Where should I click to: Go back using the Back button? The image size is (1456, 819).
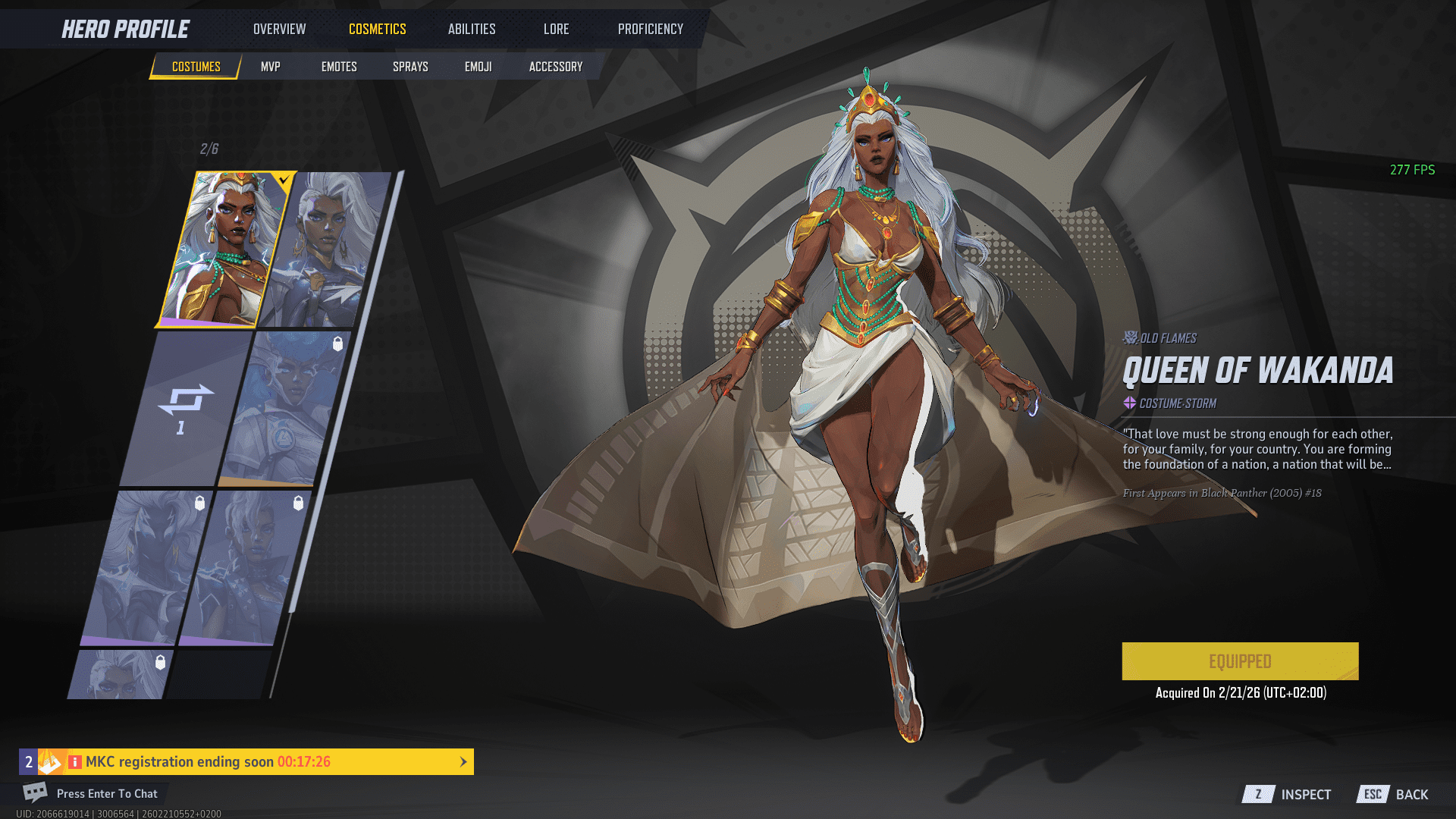point(1394,794)
